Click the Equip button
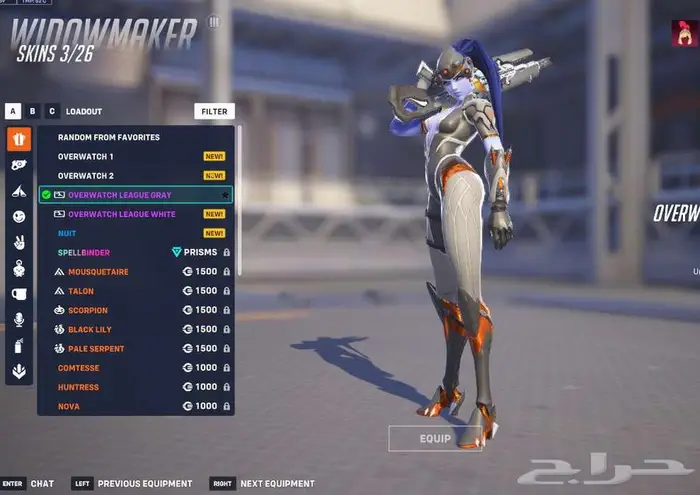 [x=434, y=438]
